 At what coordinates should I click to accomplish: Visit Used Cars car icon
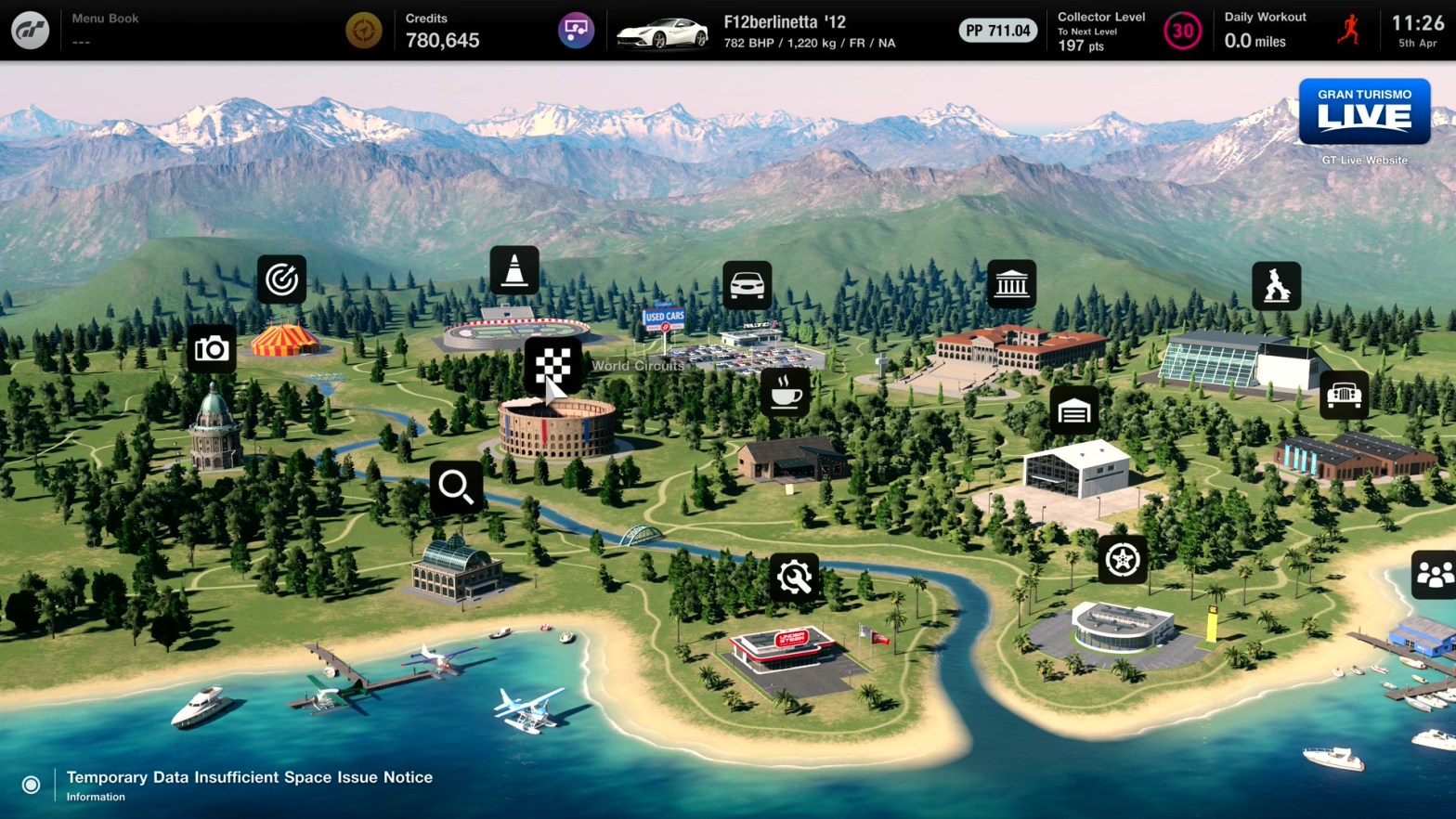[747, 285]
